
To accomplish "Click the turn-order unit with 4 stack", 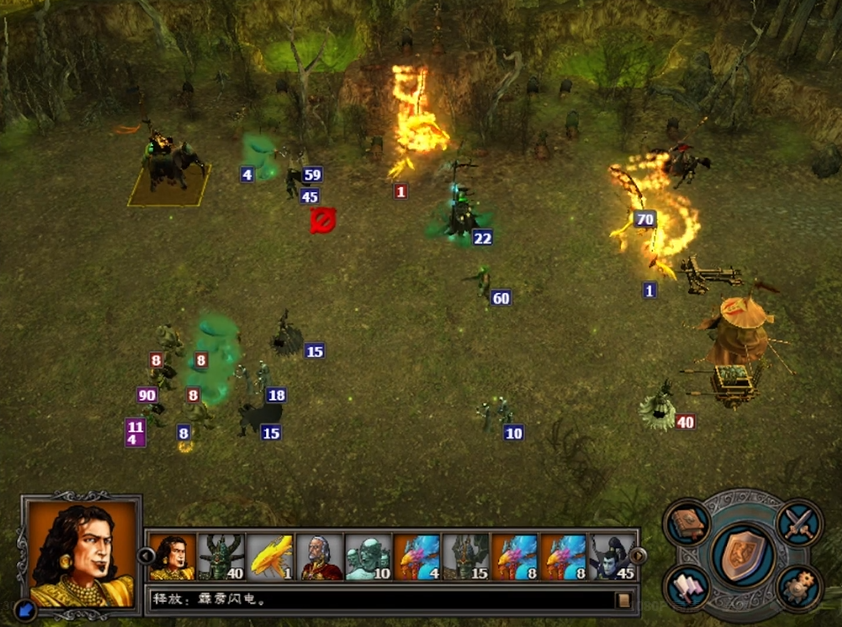I will coord(417,557).
